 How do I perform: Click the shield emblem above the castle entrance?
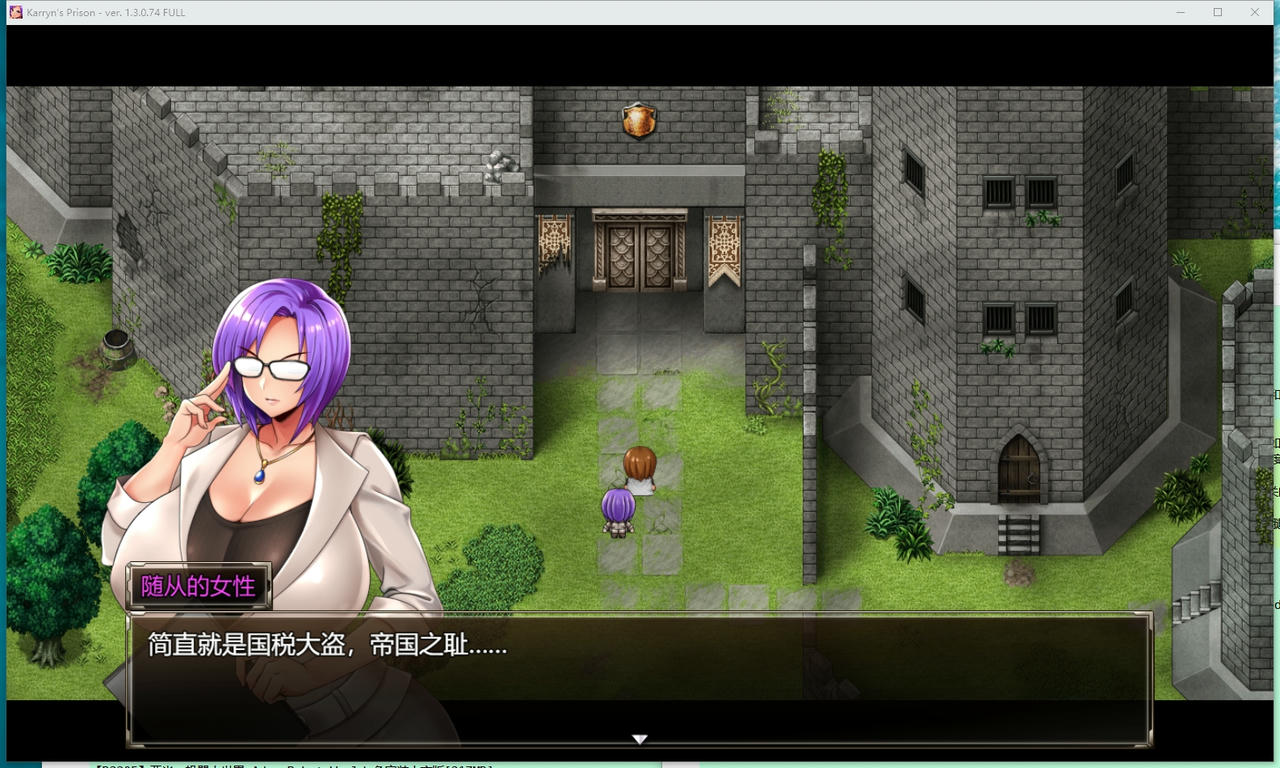pos(637,118)
